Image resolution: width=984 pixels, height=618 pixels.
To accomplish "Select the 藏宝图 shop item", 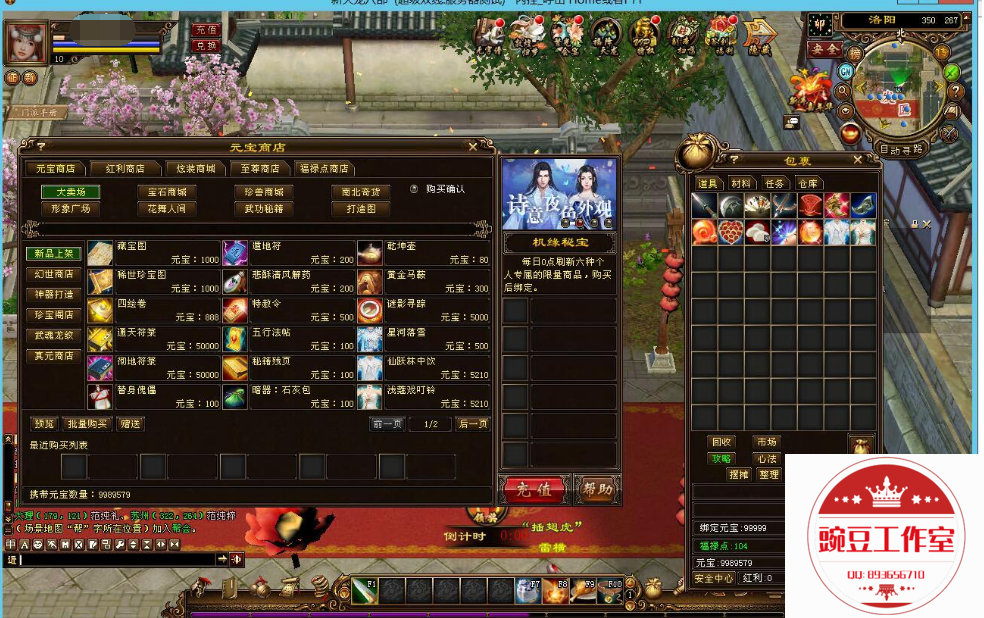I will pyautogui.click(x=101, y=253).
